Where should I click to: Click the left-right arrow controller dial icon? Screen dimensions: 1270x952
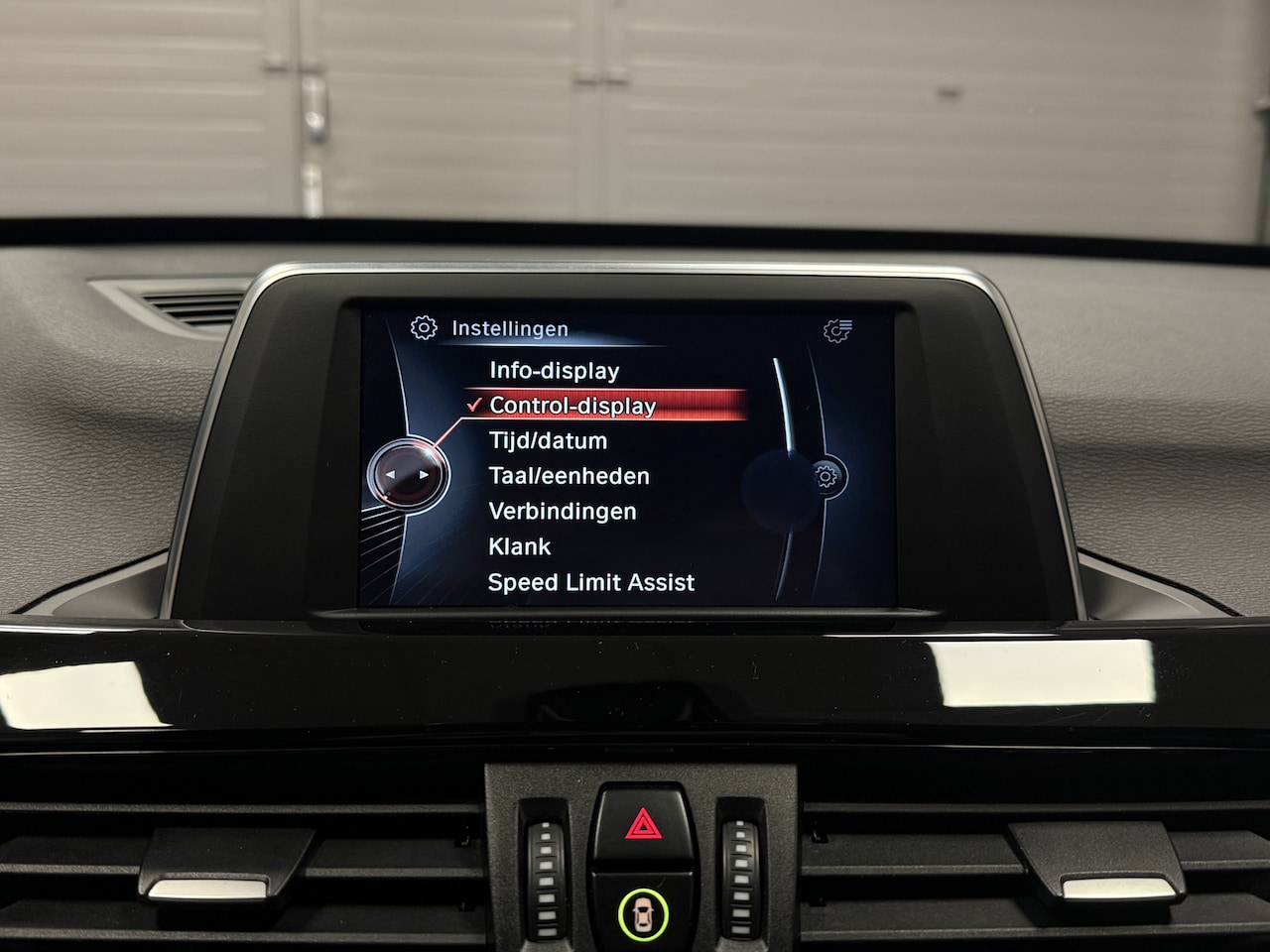tap(408, 475)
